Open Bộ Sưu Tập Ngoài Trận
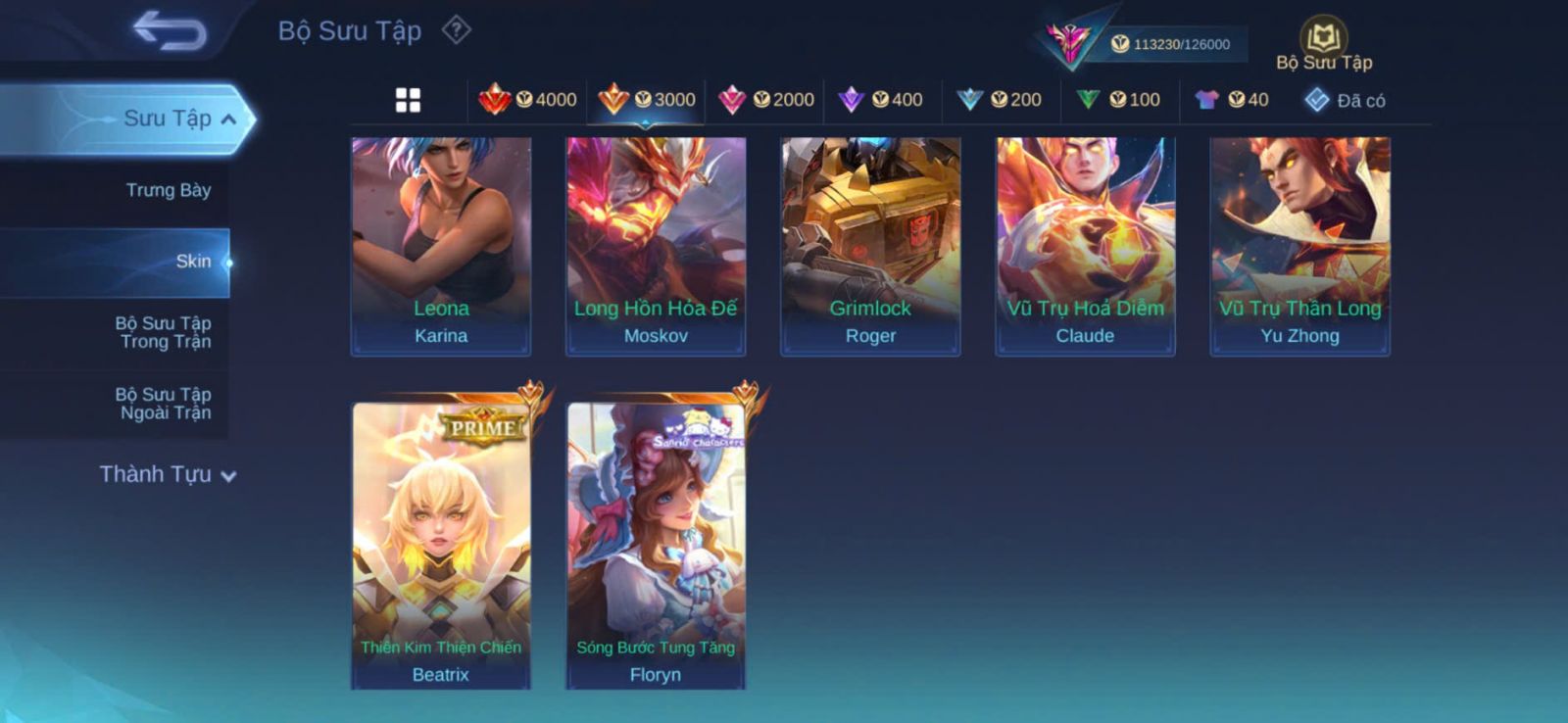Viewport: 1568px width, 723px height. click(x=164, y=404)
